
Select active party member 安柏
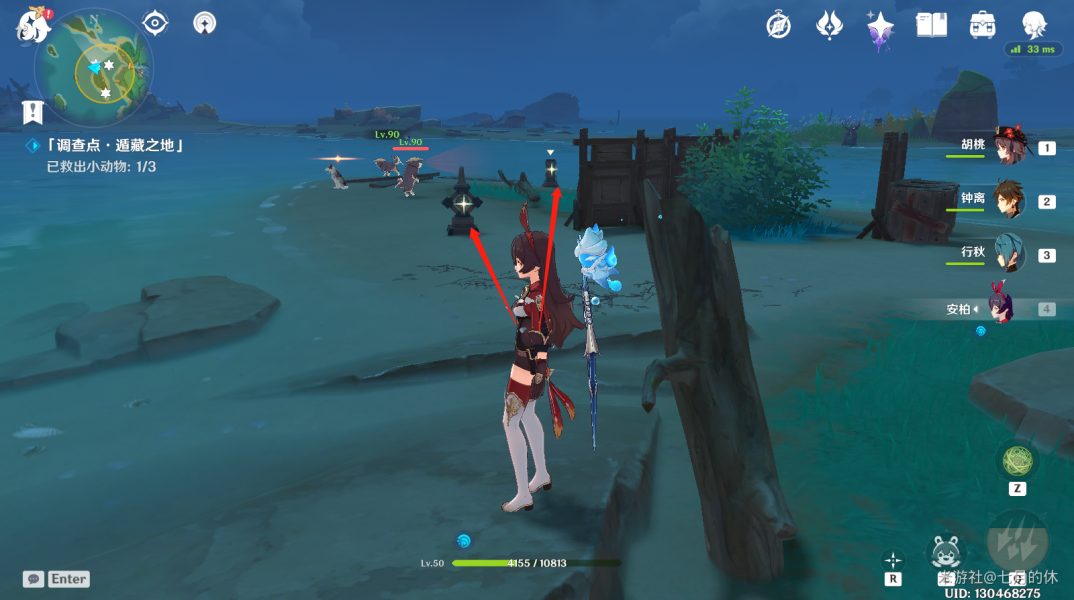[1002, 307]
